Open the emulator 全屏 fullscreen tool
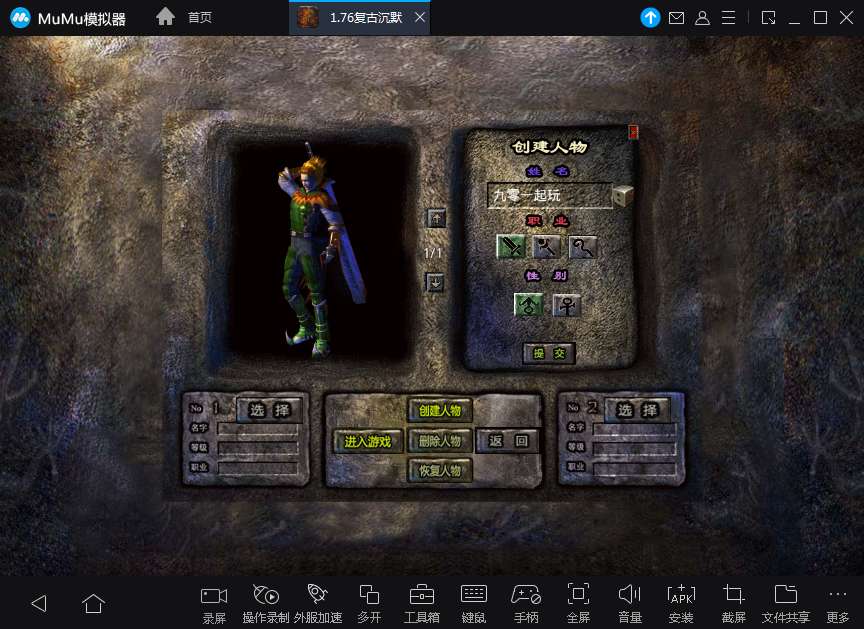864x629 pixels. pos(578,603)
